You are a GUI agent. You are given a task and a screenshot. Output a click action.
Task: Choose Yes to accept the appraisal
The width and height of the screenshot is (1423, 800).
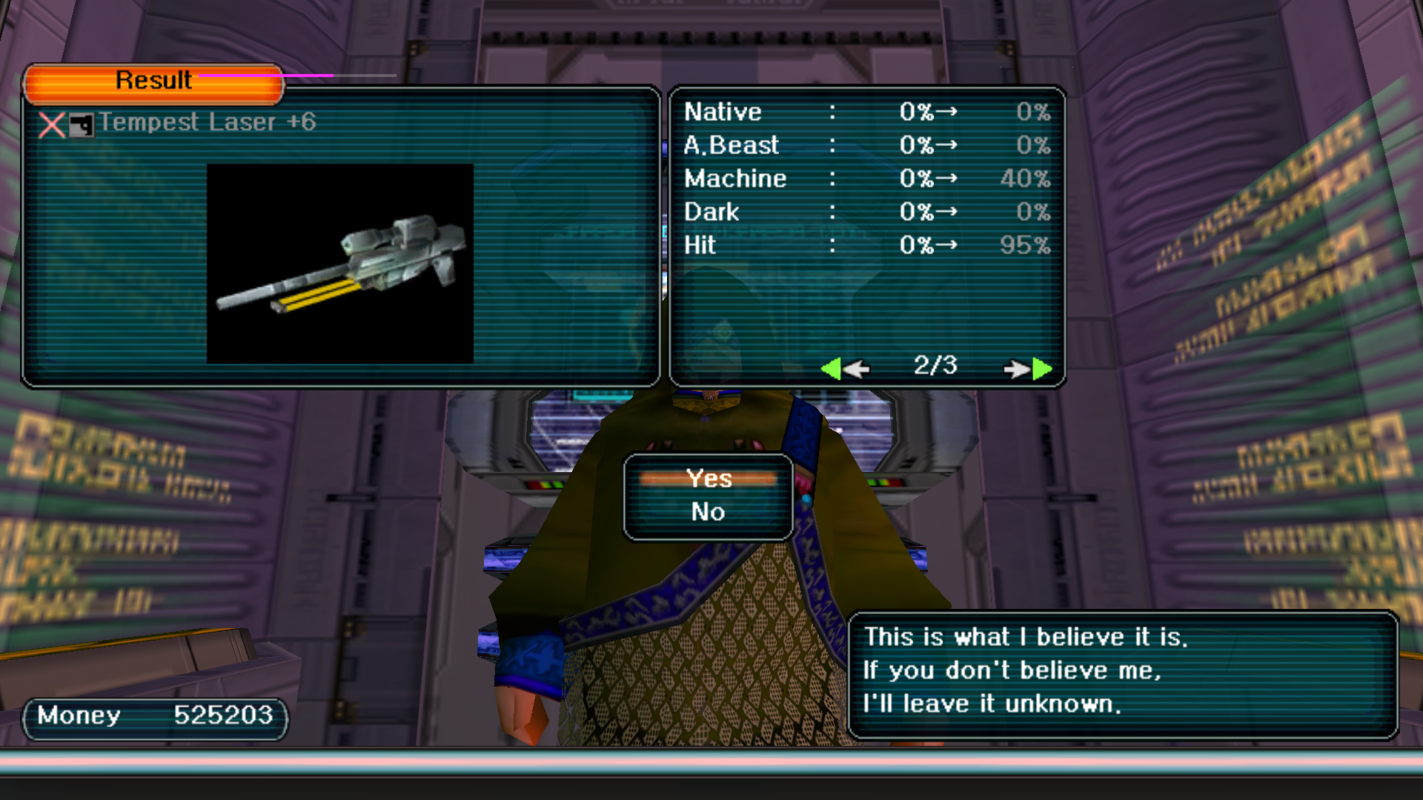click(x=708, y=479)
